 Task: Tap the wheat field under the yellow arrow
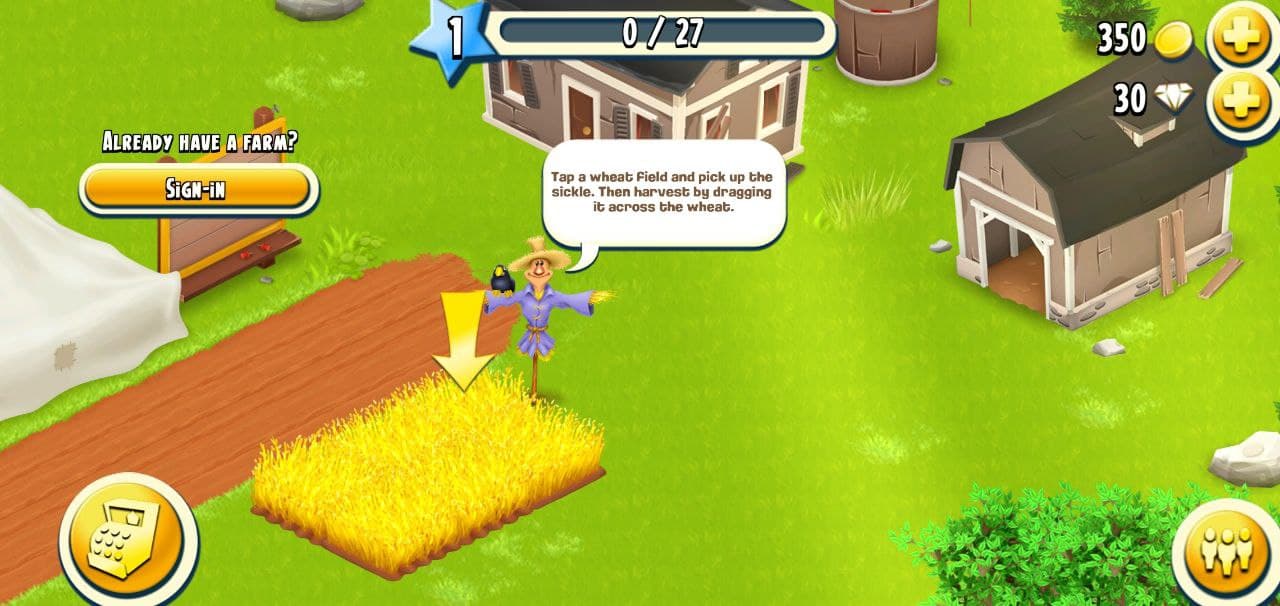point(428,468)
